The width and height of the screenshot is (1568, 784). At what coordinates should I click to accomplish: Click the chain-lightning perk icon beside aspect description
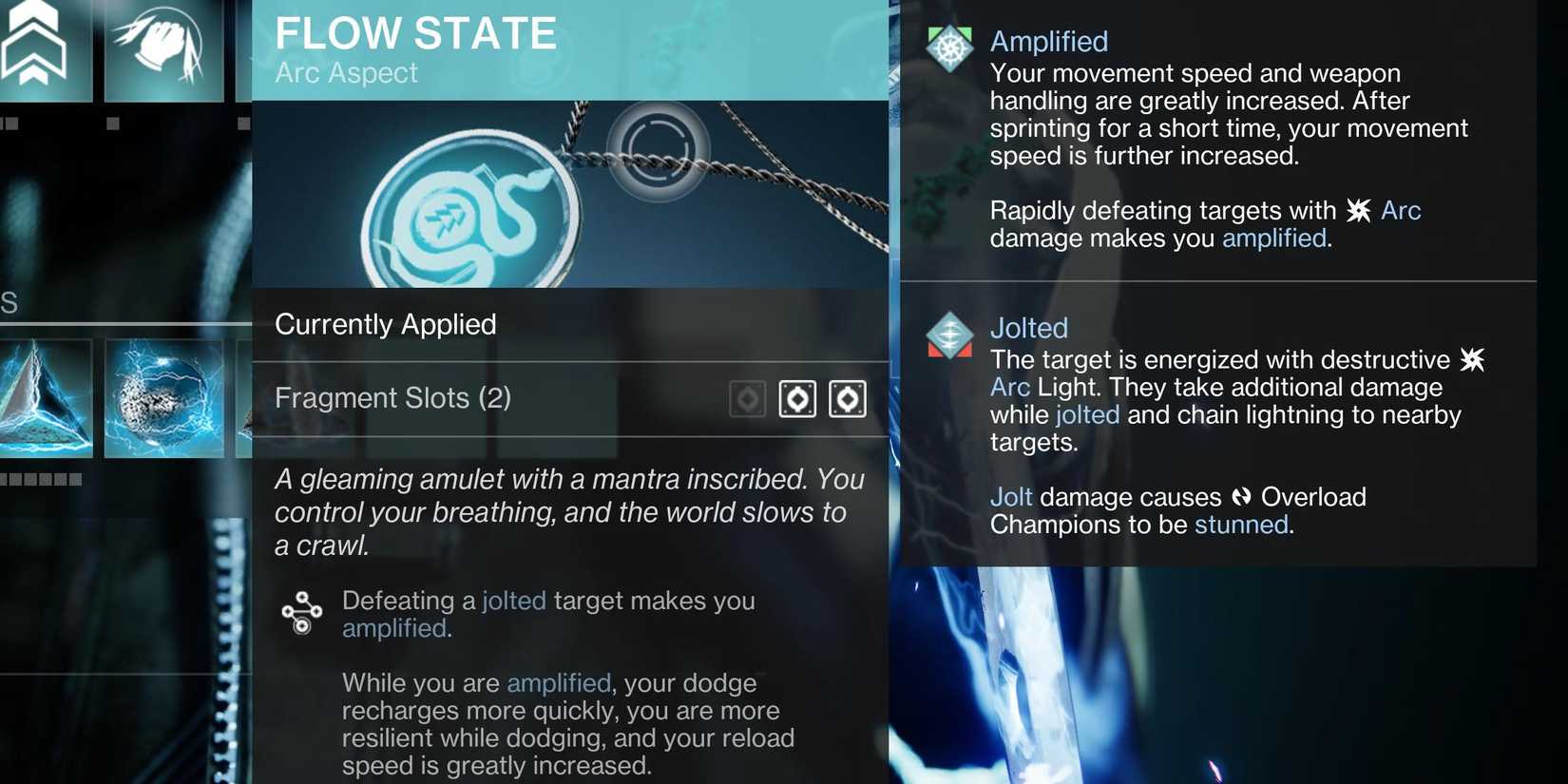point(302,611)
